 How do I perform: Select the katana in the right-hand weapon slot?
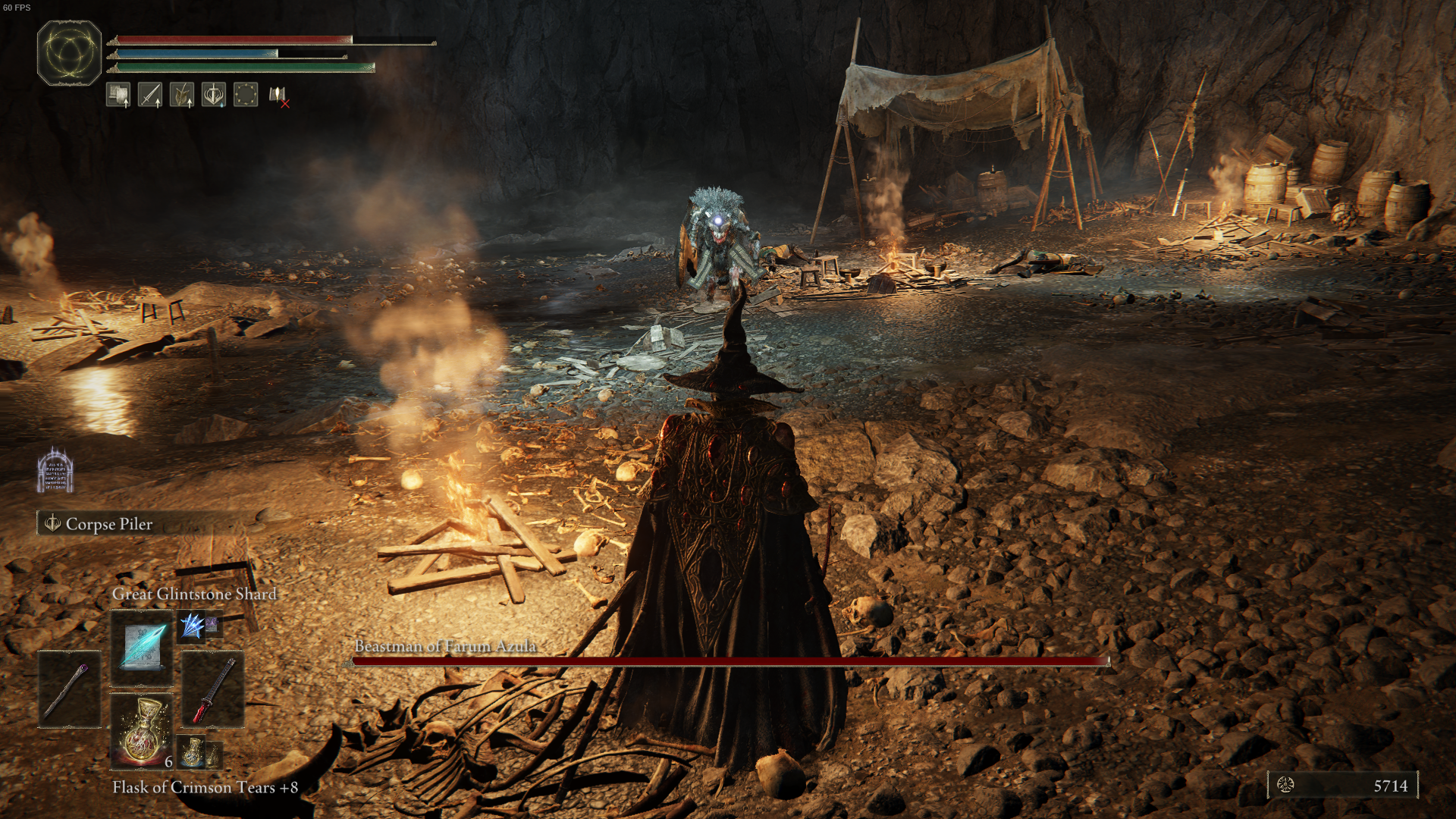tap(212, 690)
